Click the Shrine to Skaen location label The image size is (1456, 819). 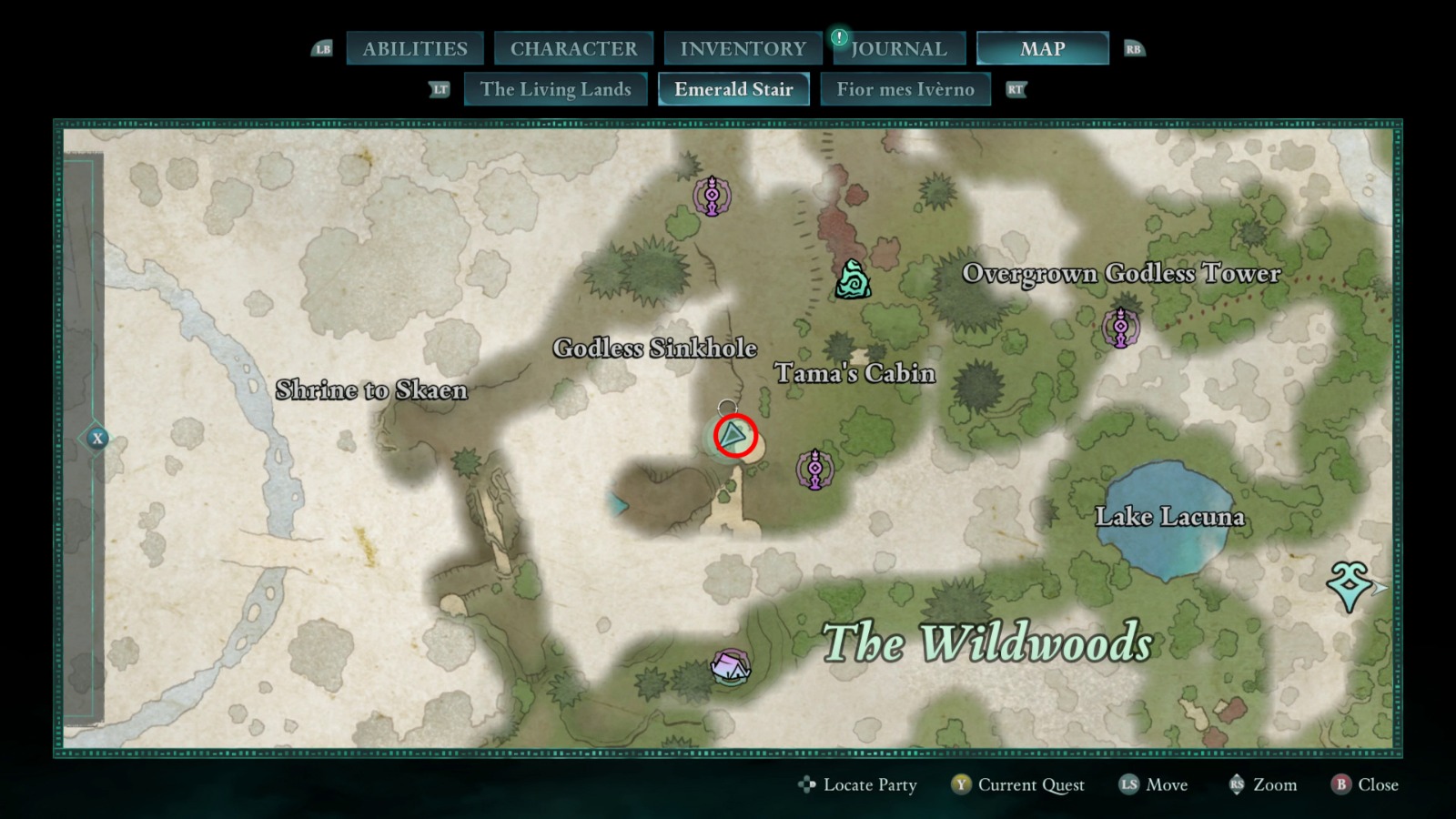click(371, 390)
